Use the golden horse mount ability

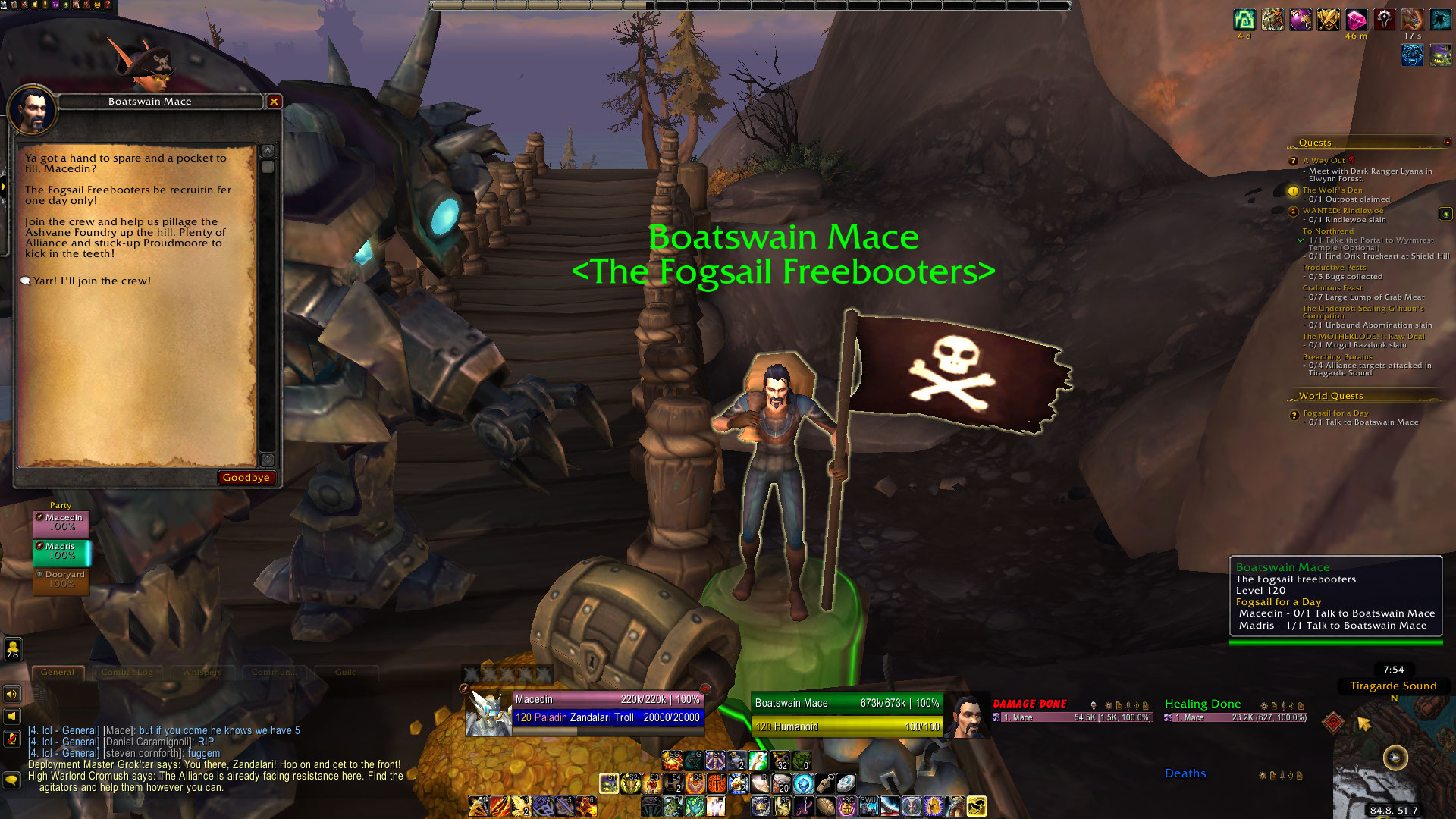[977, 805]
